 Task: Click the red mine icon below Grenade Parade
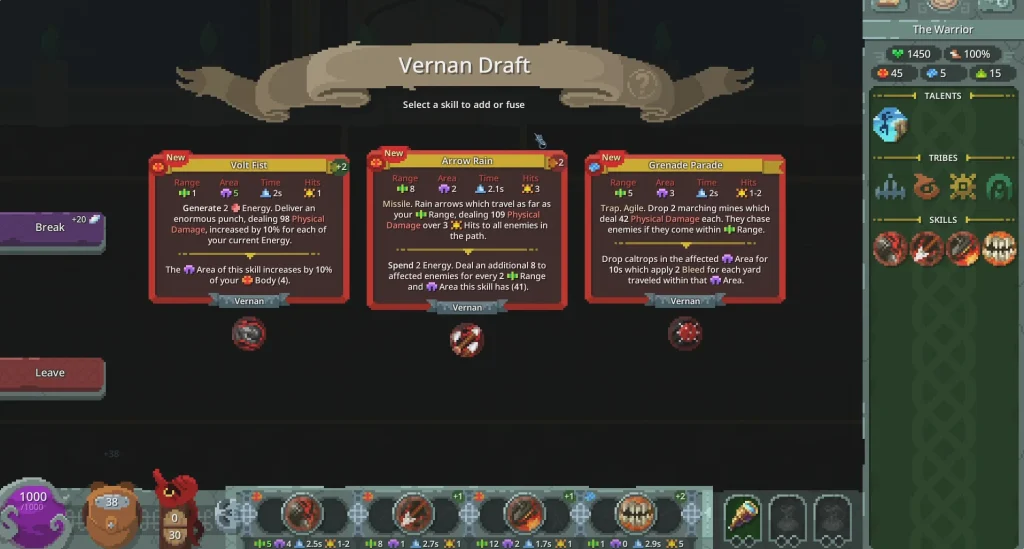[685, 333]
